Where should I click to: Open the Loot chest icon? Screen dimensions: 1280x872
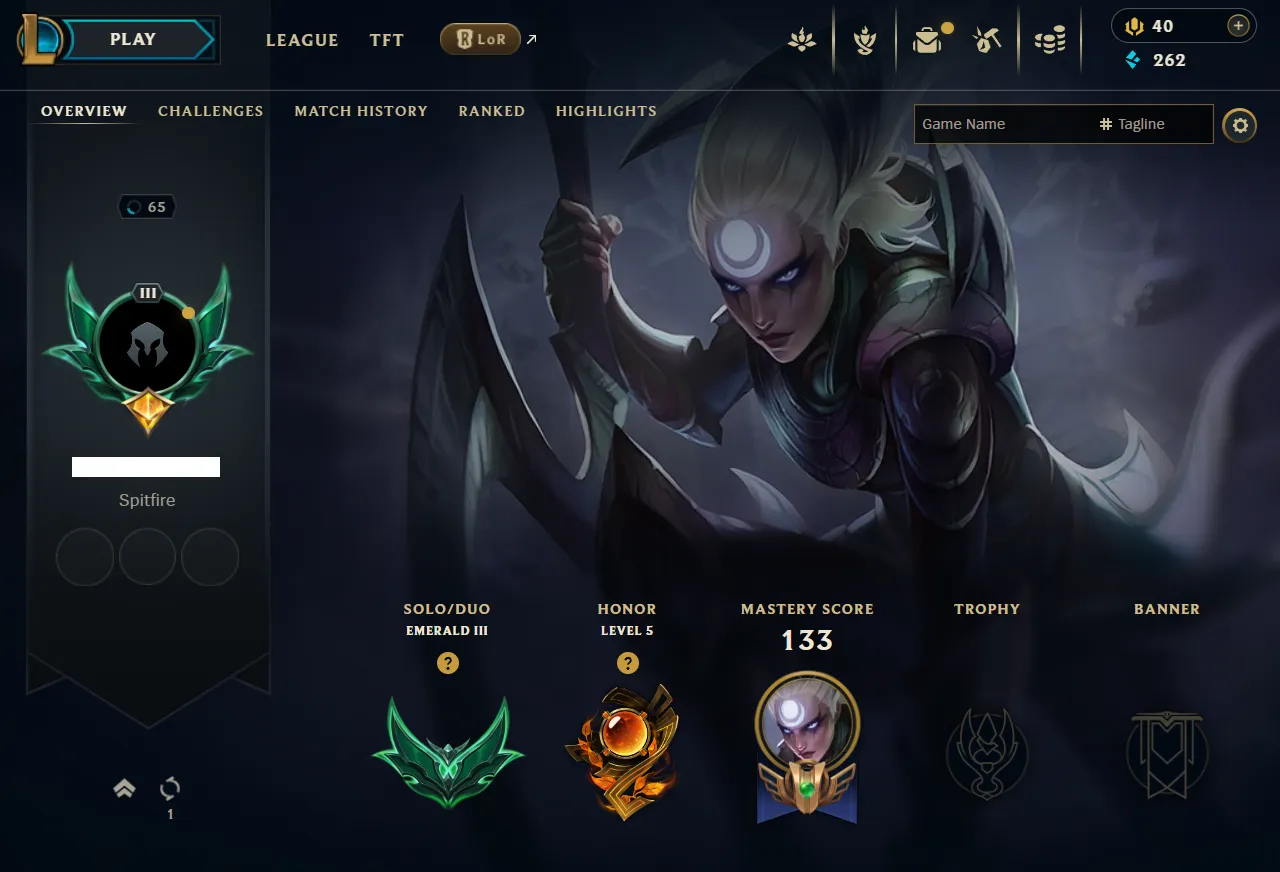point(927,40)
